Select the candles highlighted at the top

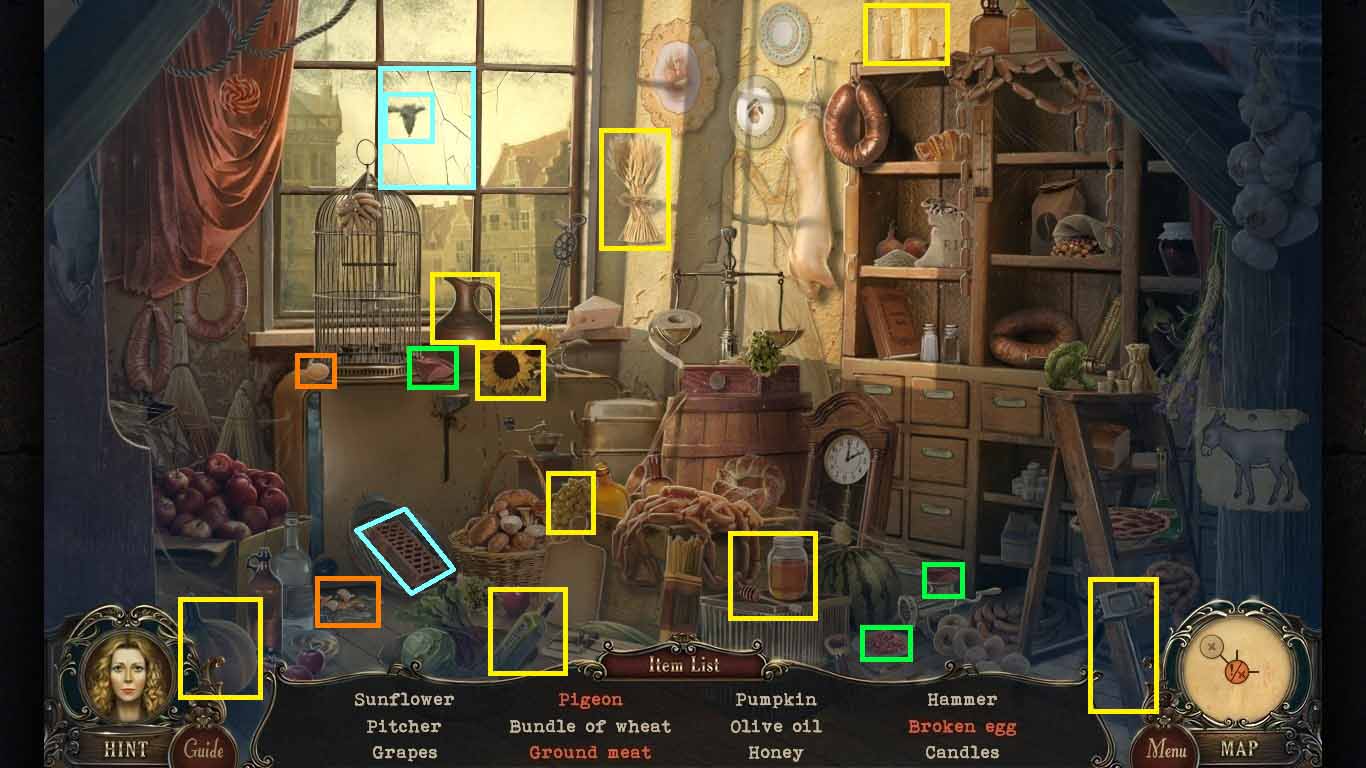pos(905,35)
